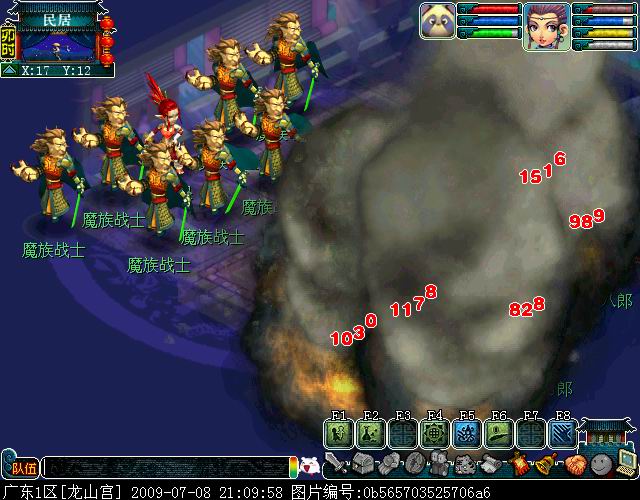Select the 队伍 team channel button
The height and width of the screenshot is (500, 640).
coord(21,467)
